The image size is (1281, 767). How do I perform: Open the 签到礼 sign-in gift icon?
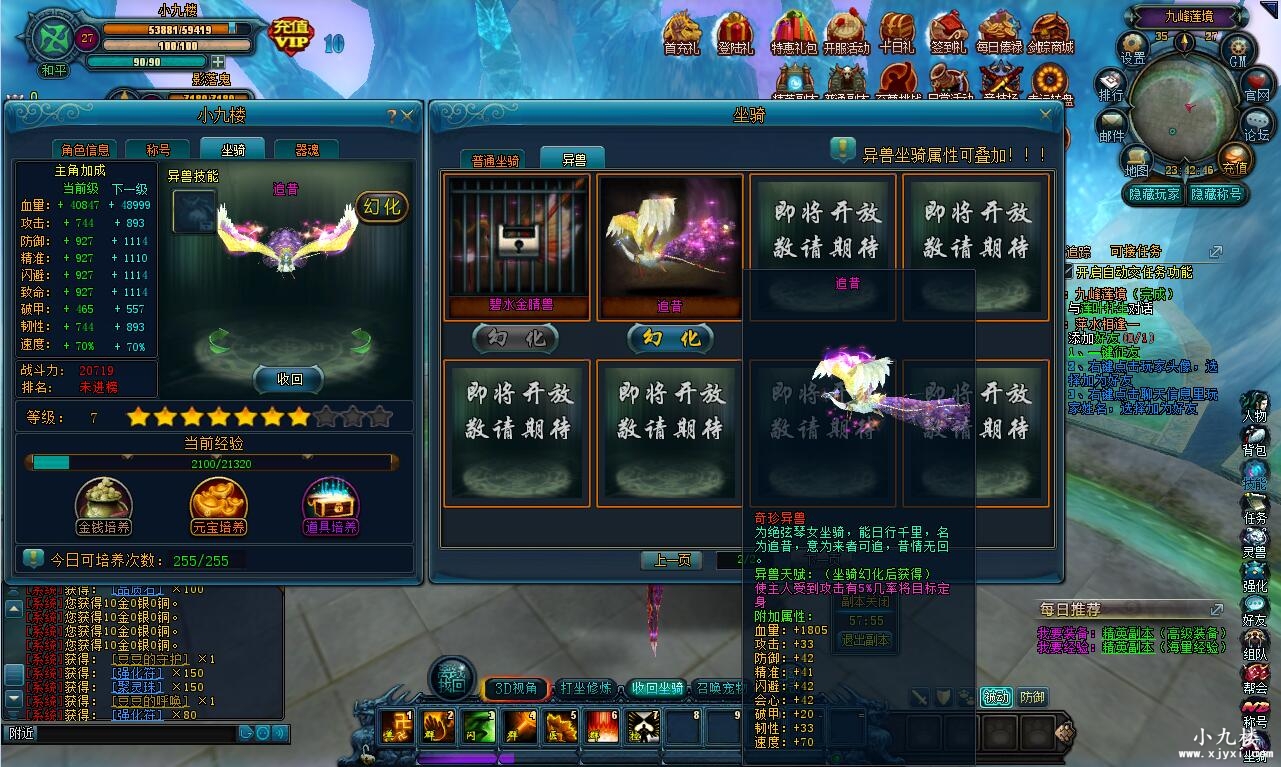(x=947, y=35)
